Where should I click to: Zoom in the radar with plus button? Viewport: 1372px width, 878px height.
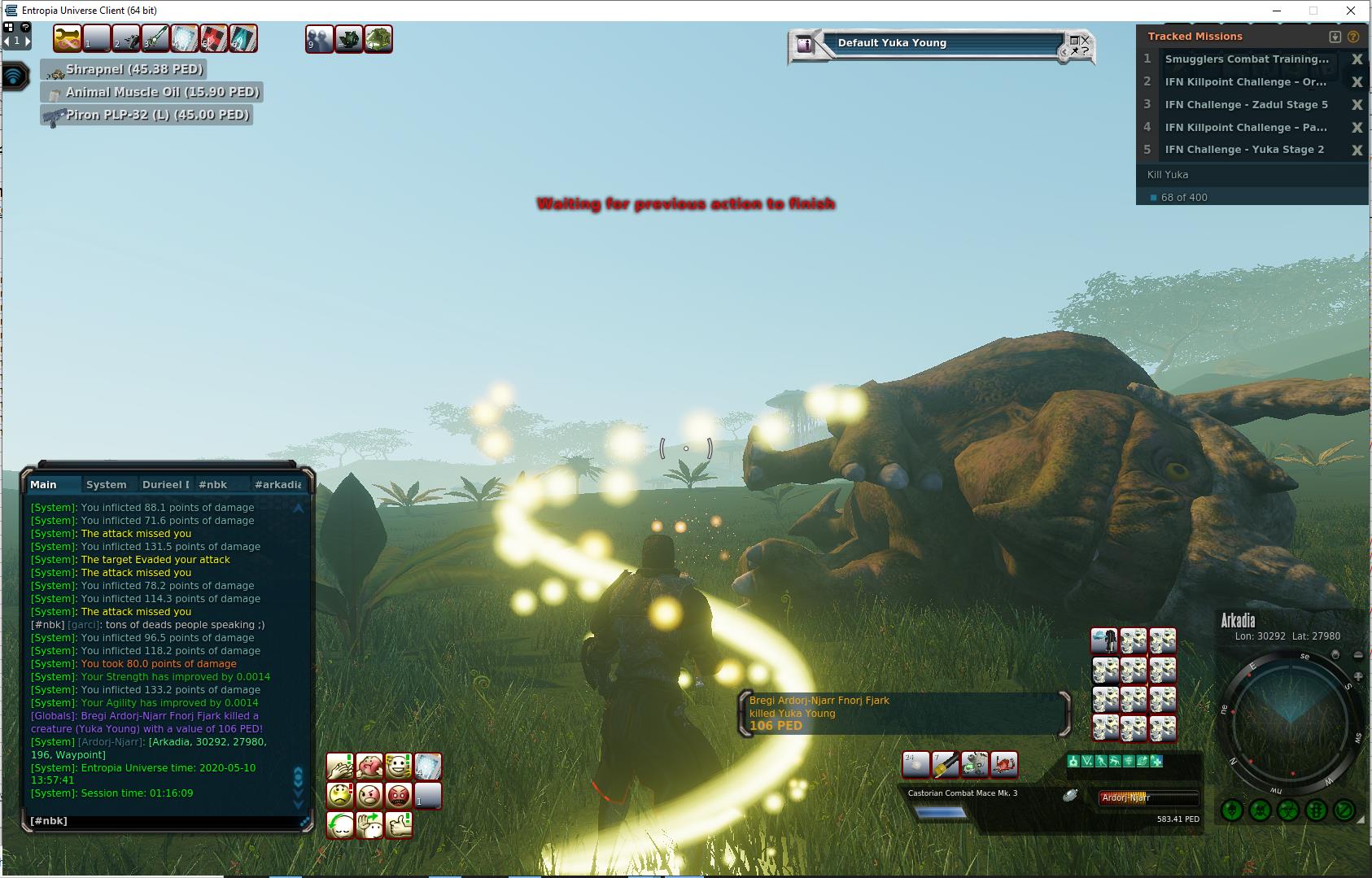1357,676
